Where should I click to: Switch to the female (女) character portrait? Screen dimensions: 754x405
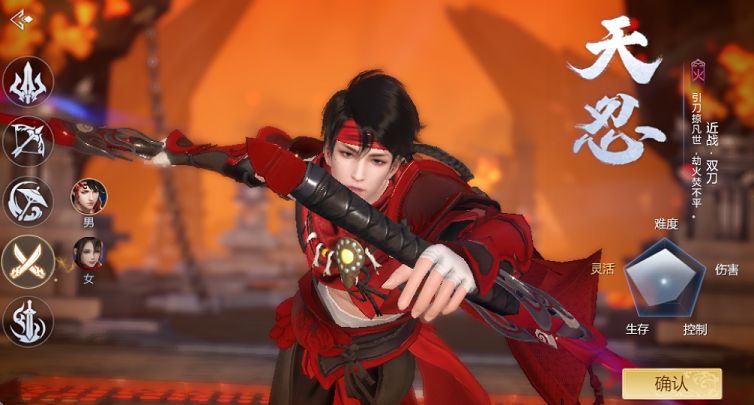[88, 254]
